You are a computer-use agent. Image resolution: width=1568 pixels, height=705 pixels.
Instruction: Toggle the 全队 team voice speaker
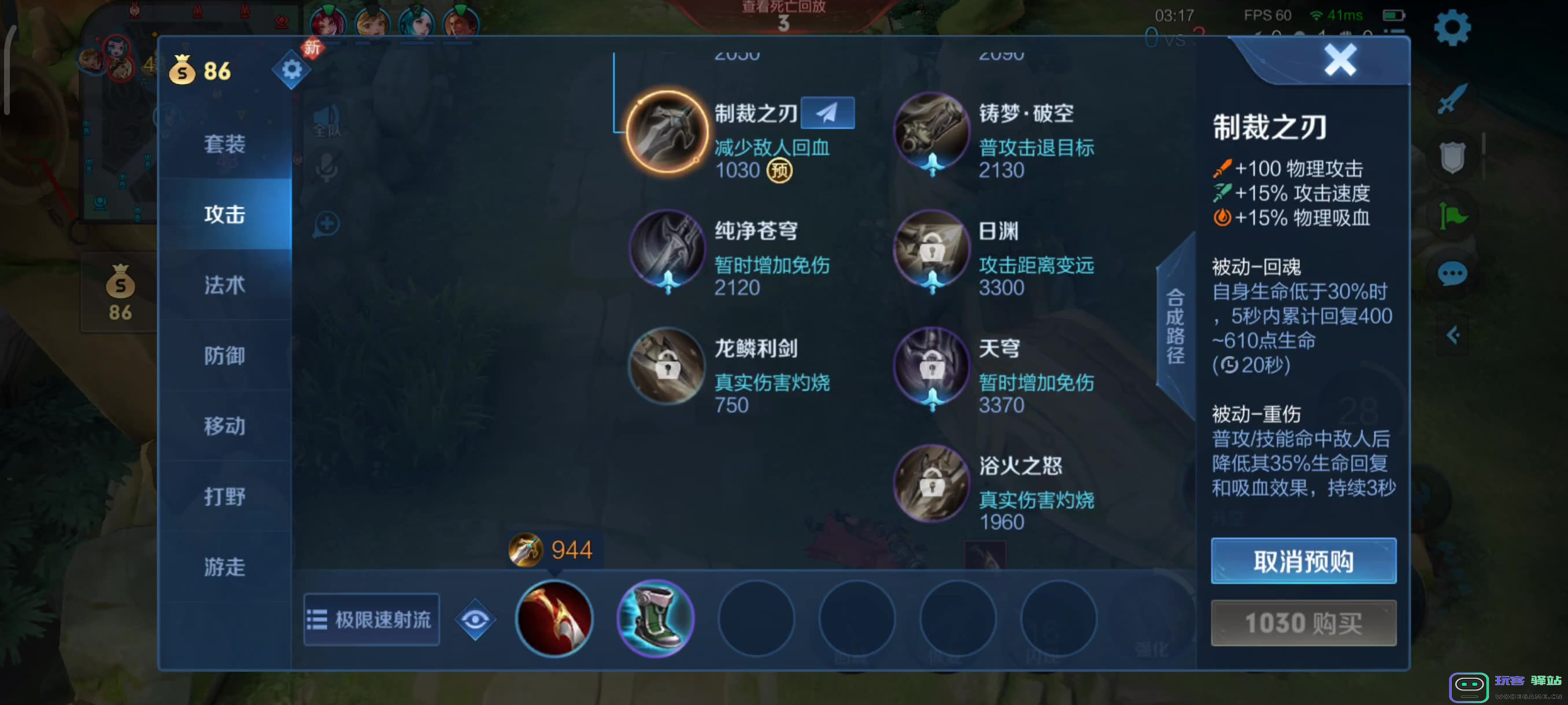pos(327,118)
